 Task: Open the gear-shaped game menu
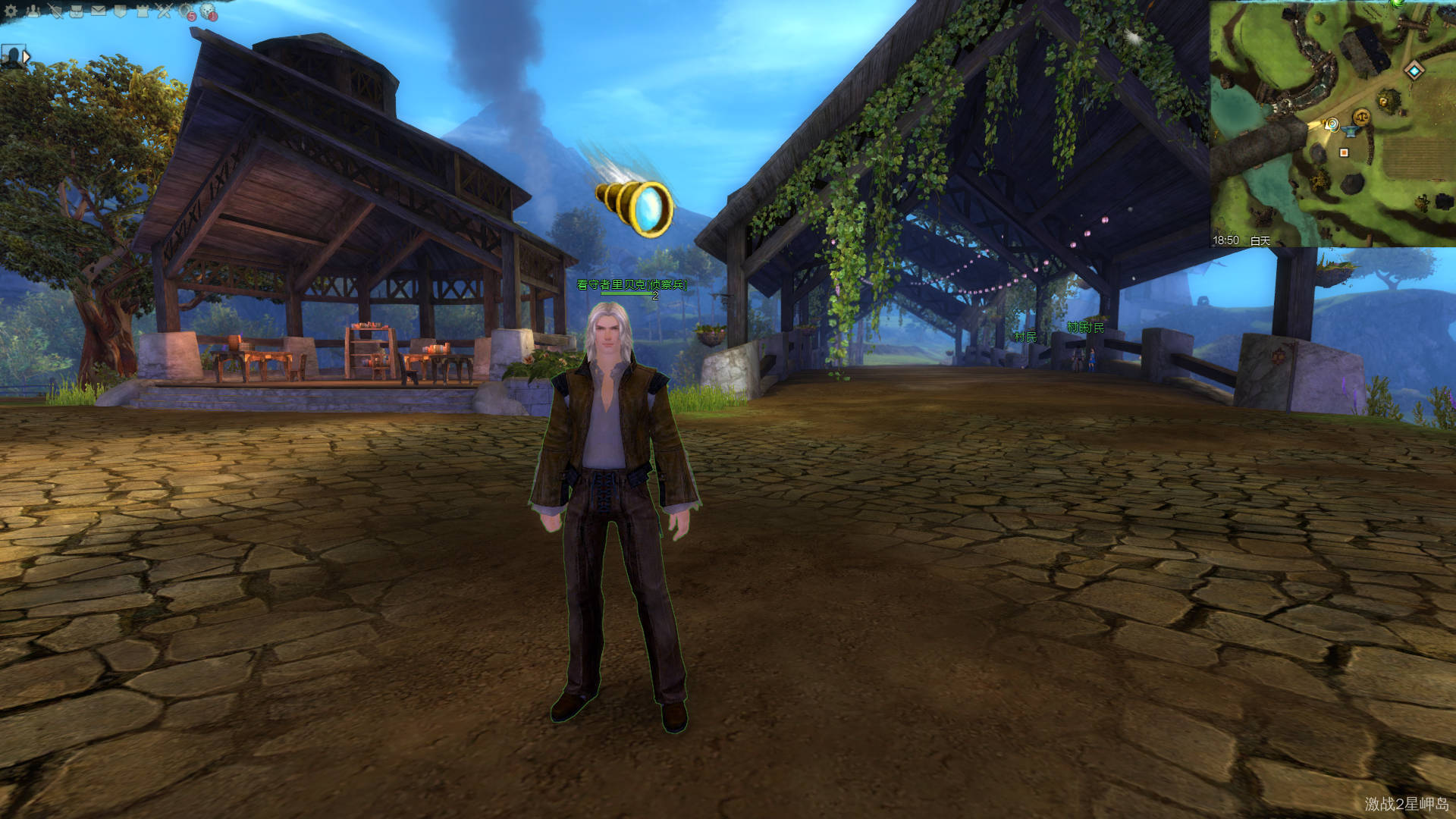[x=11, y=11]
